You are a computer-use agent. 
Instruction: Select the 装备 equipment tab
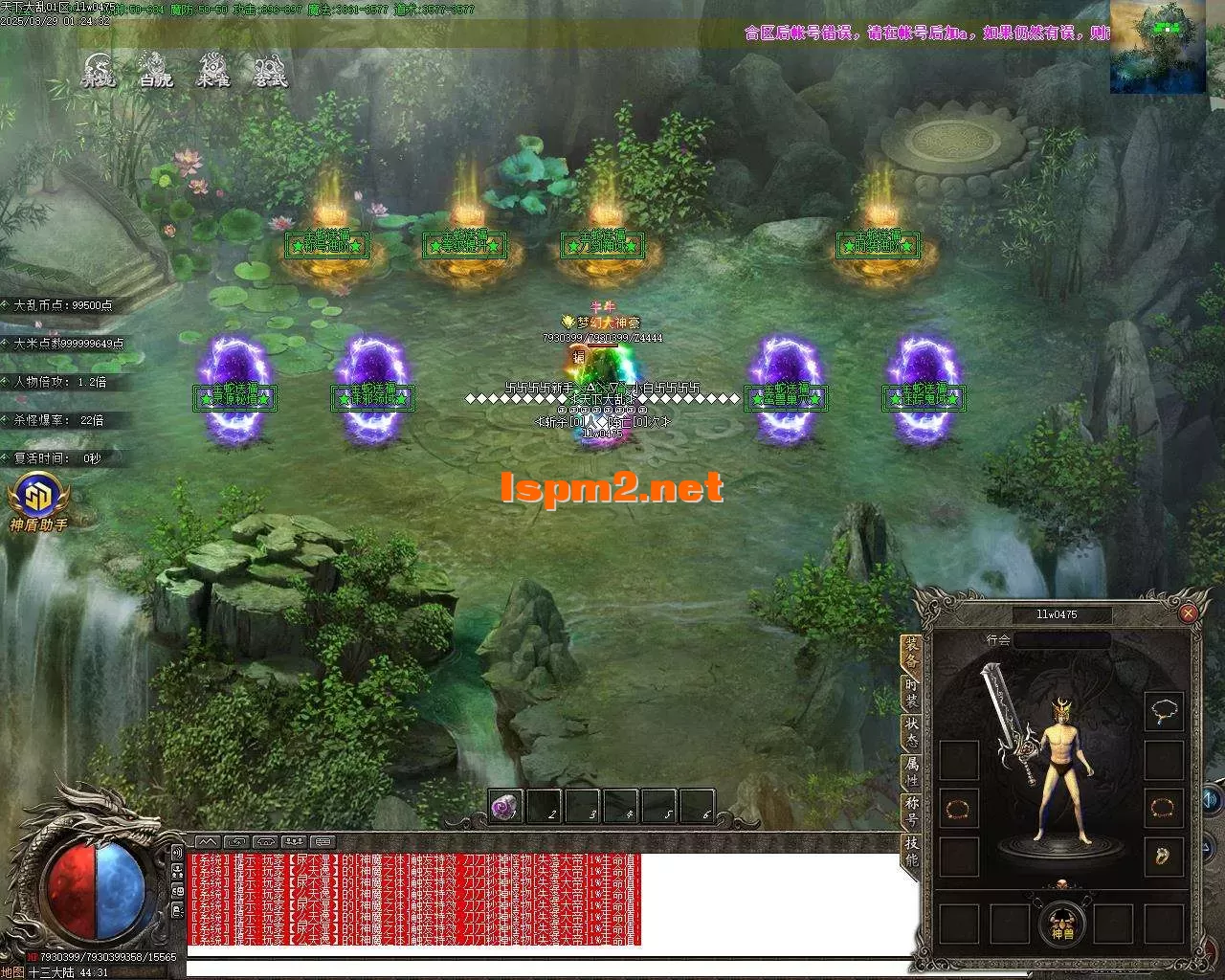coord(911,653)
